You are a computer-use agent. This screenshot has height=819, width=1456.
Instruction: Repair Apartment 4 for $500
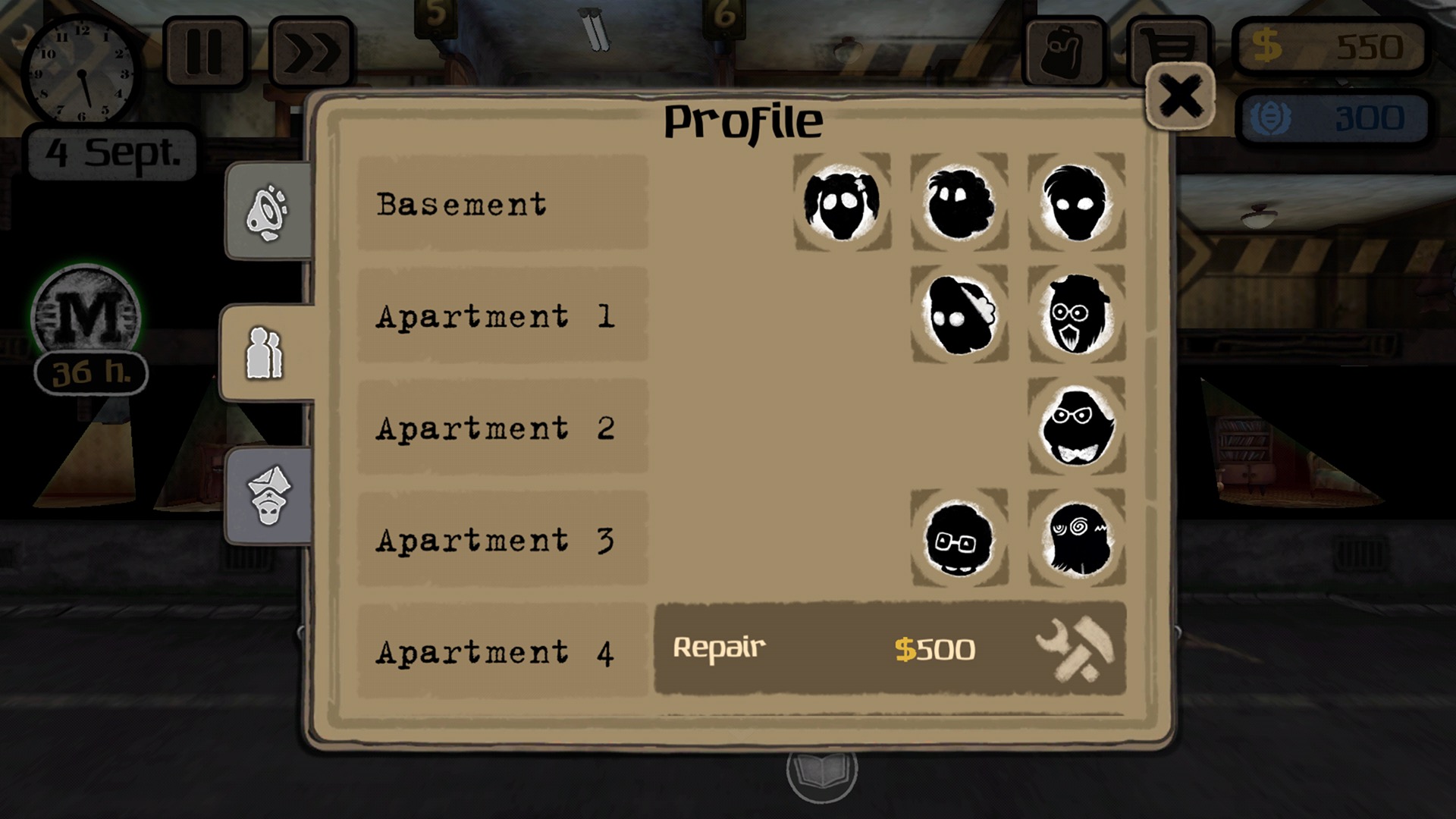coord(889,649)
